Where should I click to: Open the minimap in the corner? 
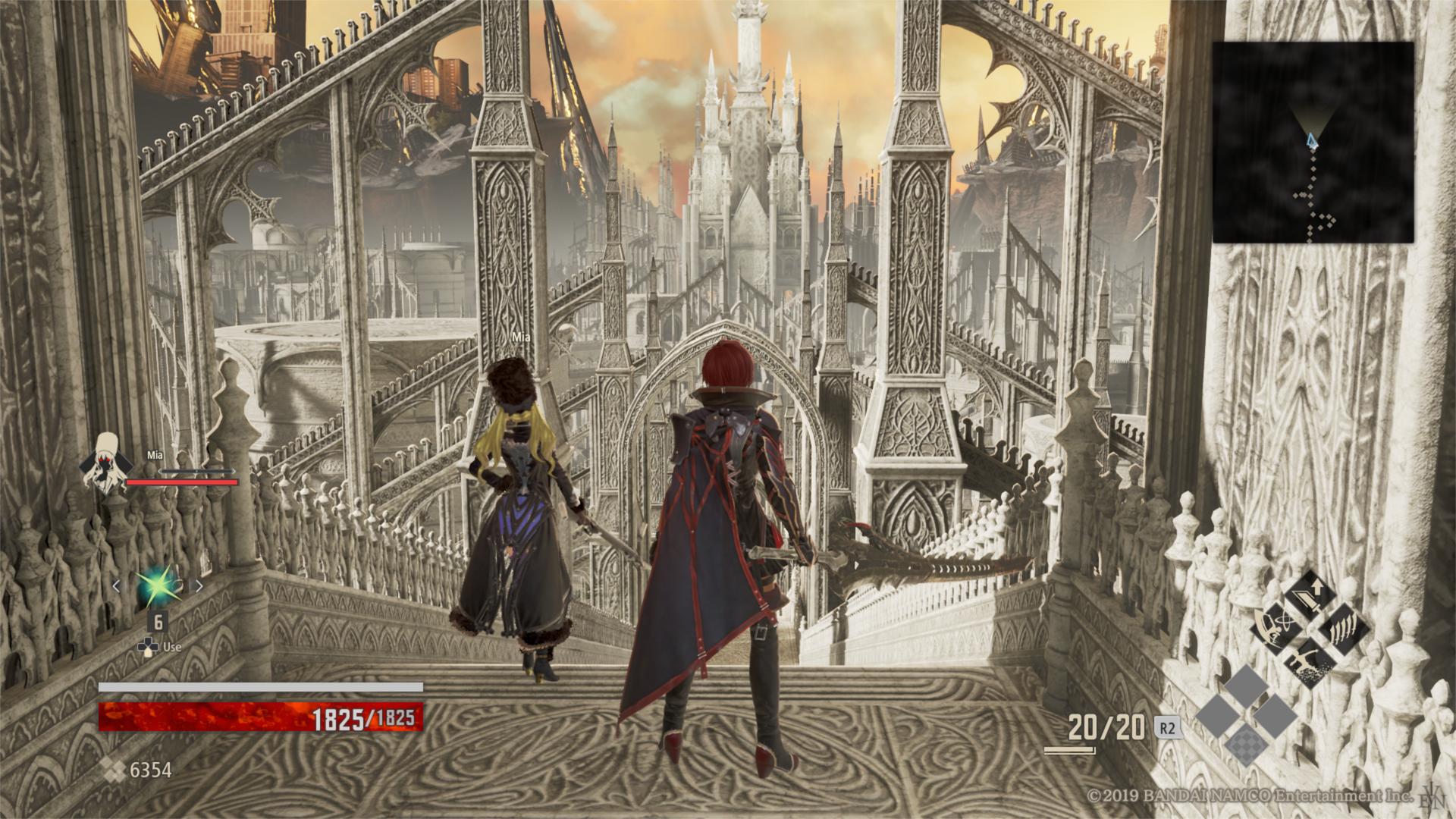coord(1313,142)
